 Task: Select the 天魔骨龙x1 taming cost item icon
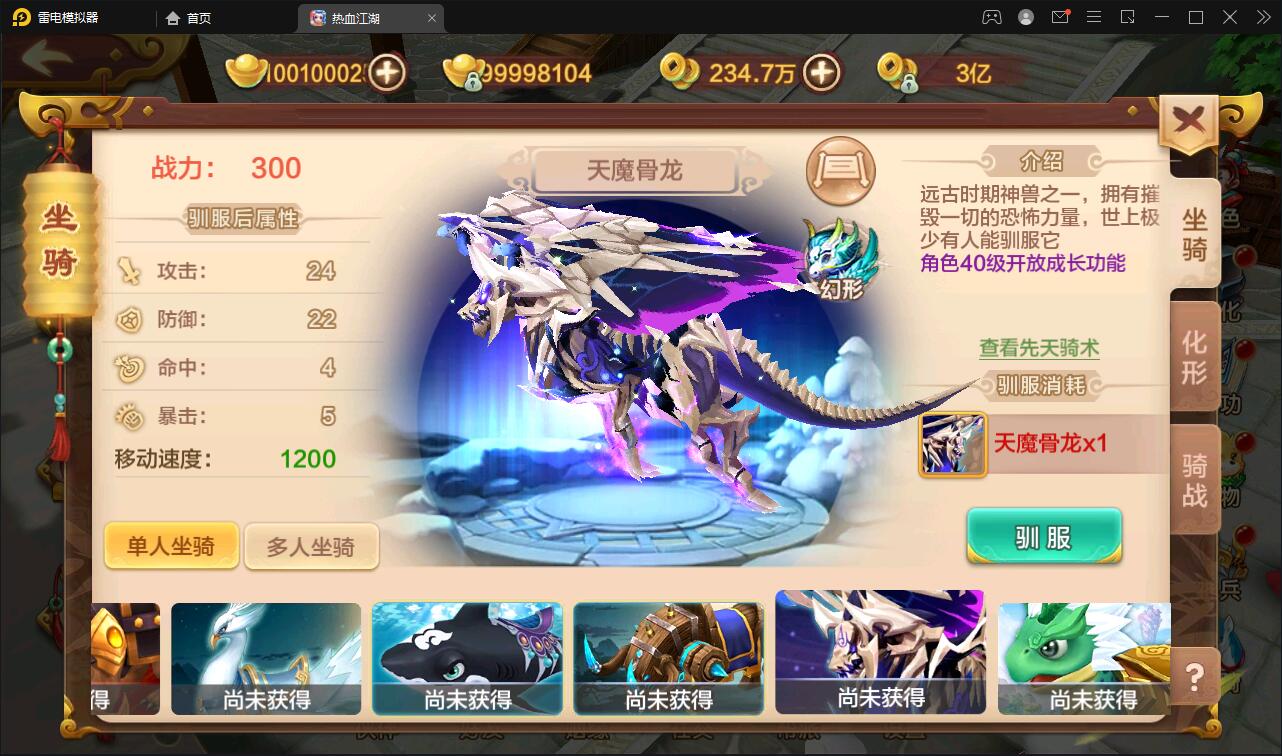point(951,446)
